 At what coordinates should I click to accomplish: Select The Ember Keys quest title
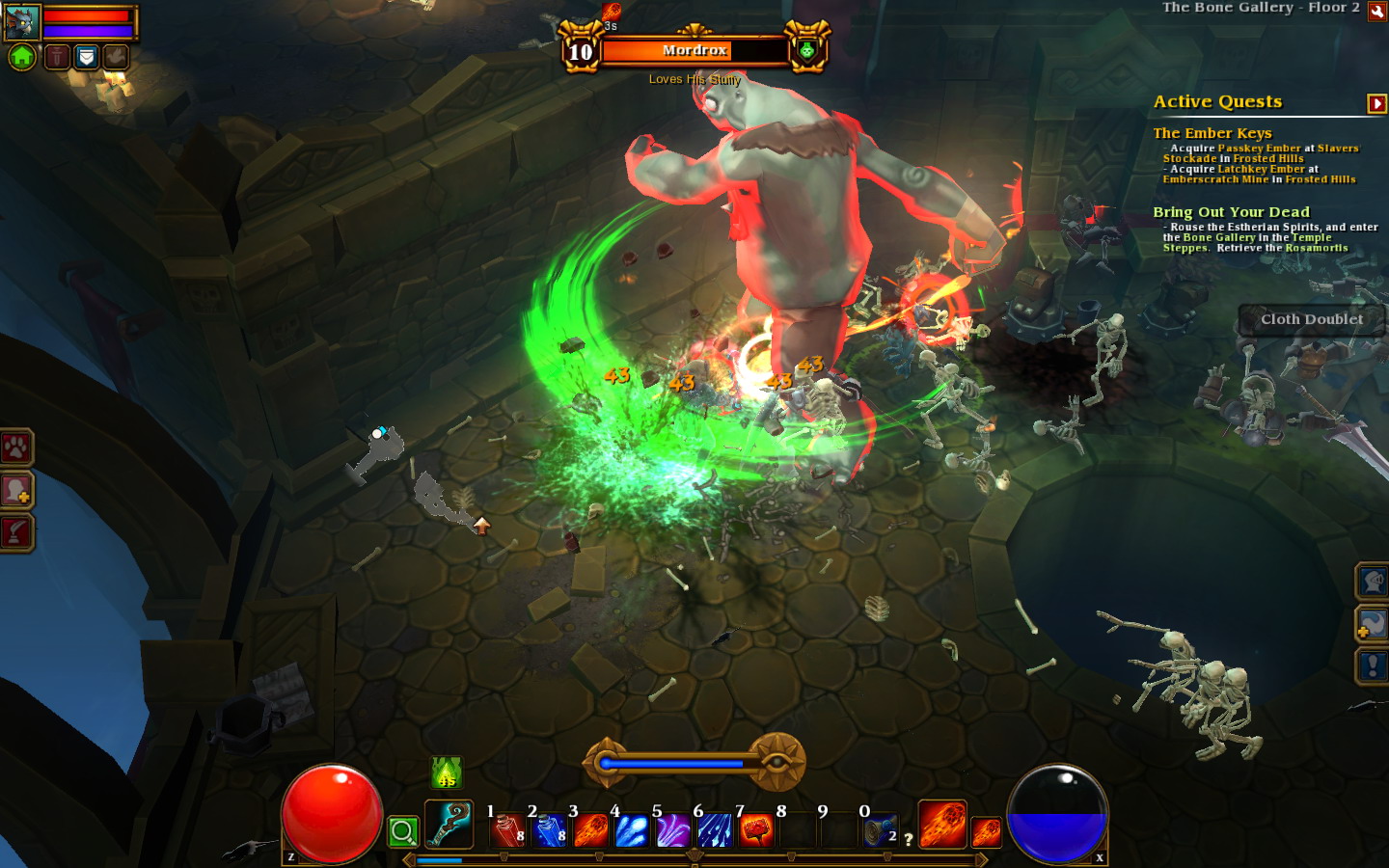click(1212, 133)
